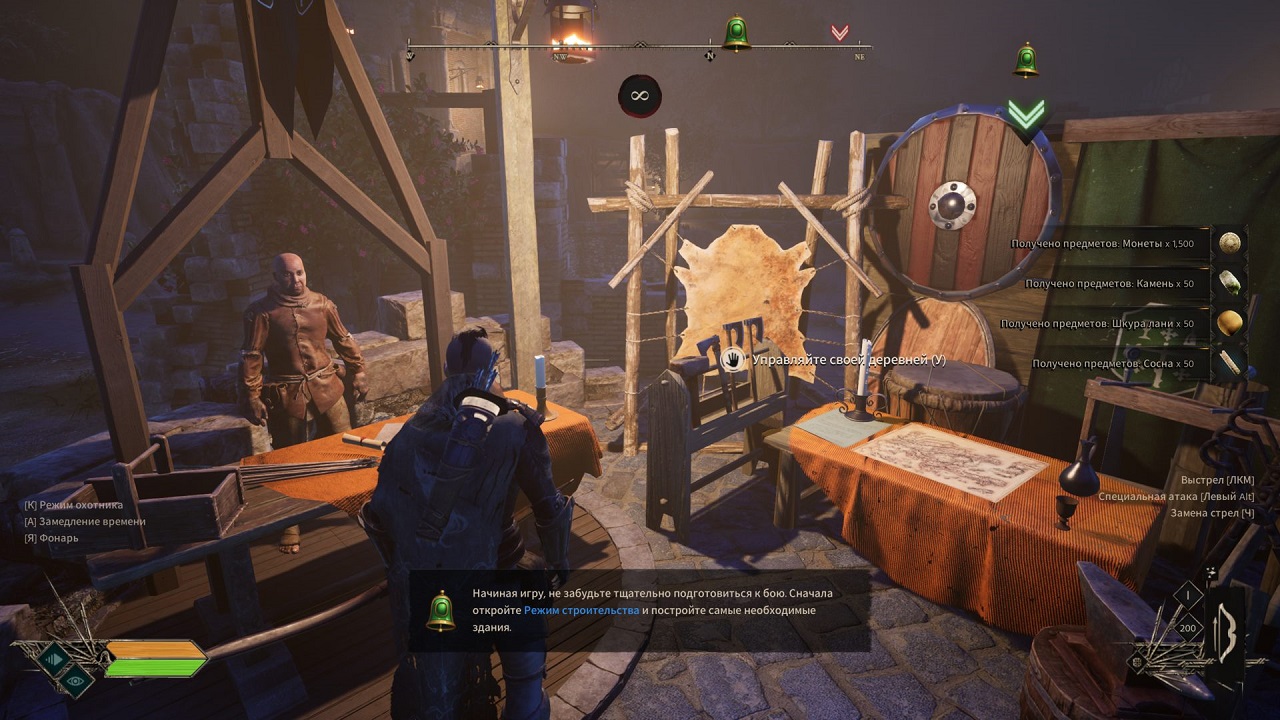Screen dimensions: 1280x720
Task: Select the stone received notification icon
Action: pos(1229,283)
